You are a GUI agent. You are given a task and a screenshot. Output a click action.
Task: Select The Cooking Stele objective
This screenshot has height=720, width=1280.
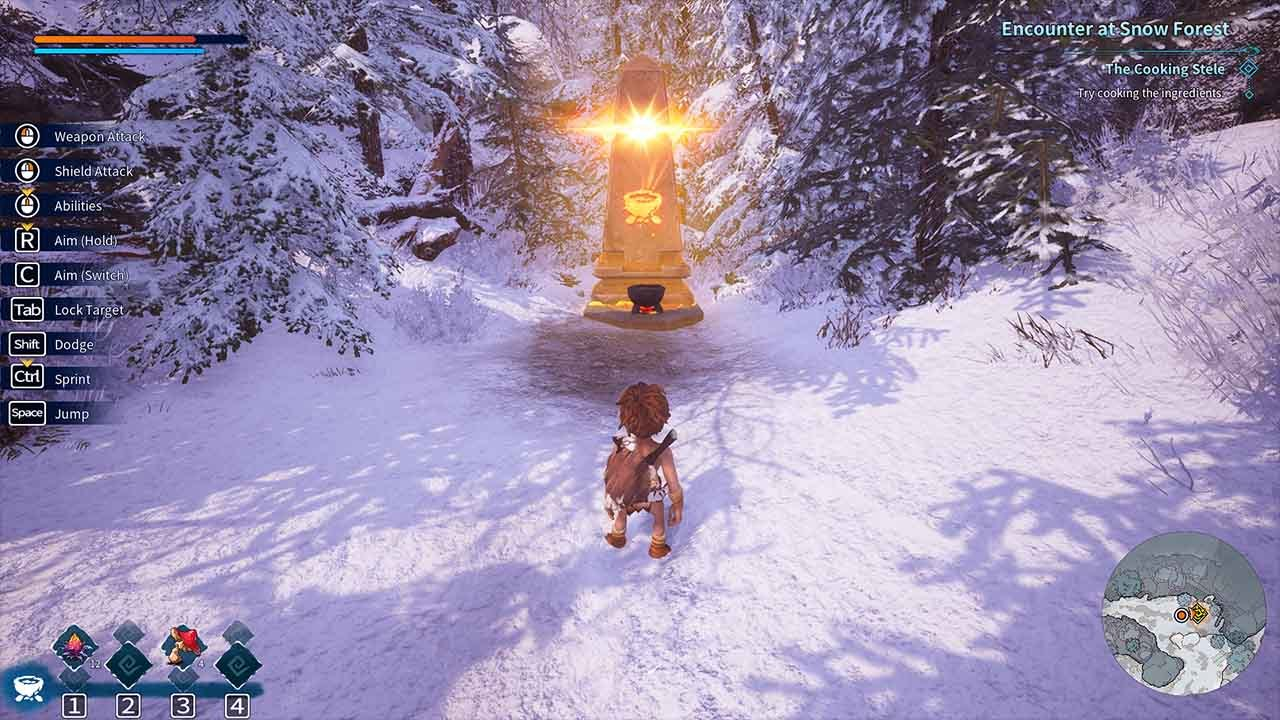coord(1165,69)
